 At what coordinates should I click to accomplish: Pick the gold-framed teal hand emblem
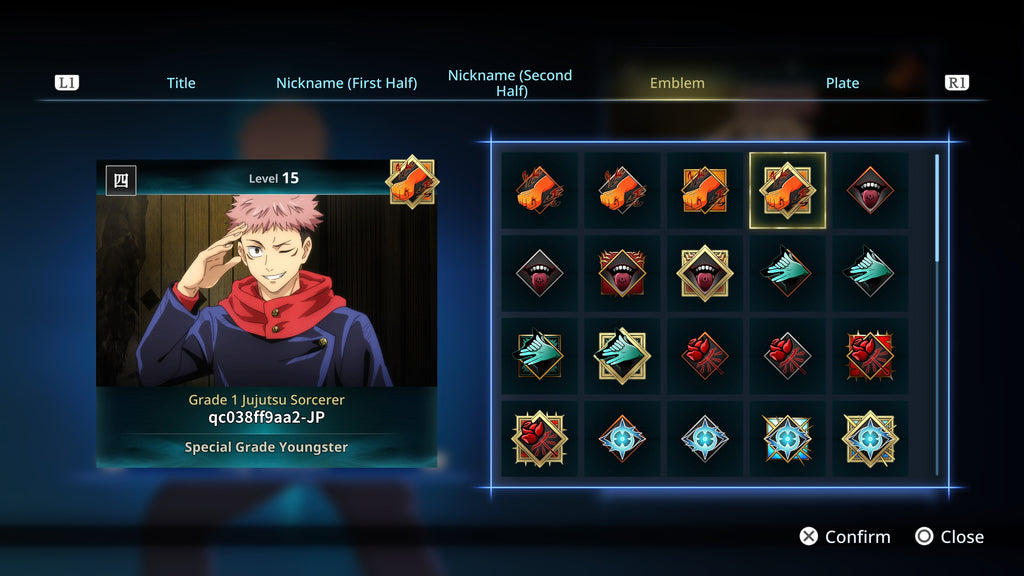click(x=622, y=356)
